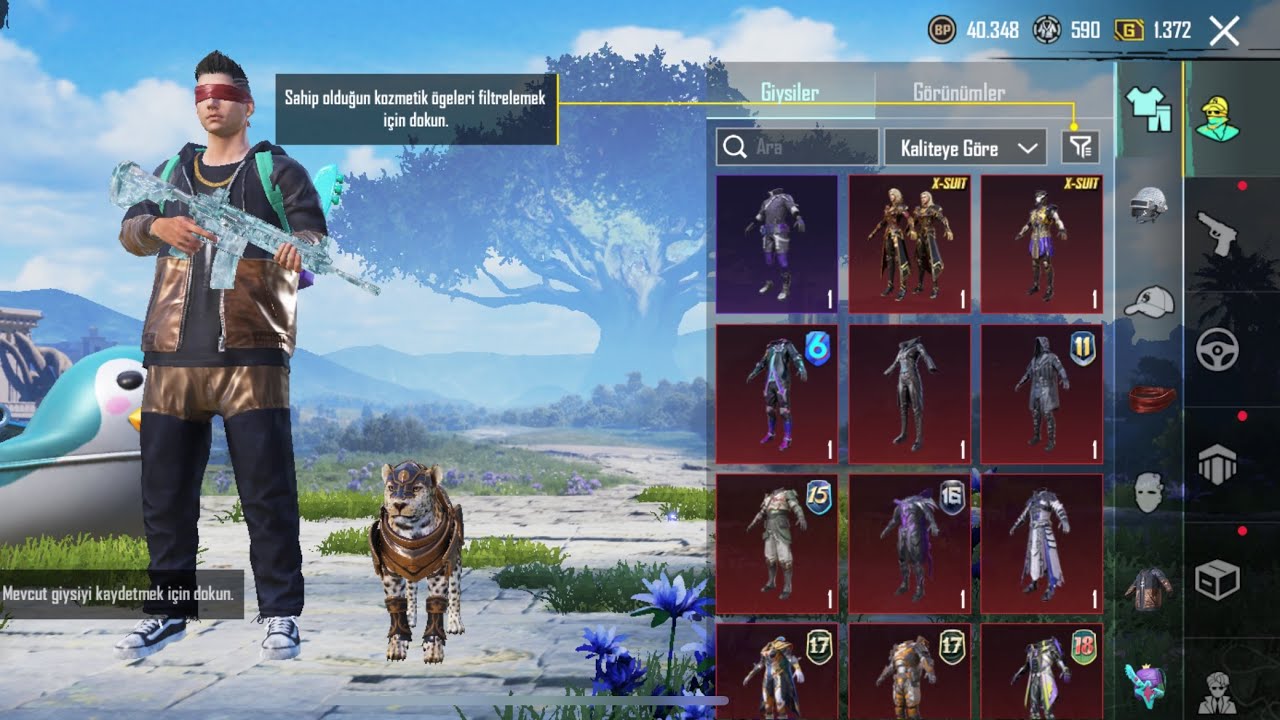This screenshot has width=1280, height=720.
Task: Click the Ara search field
Action: click(797, 147)
